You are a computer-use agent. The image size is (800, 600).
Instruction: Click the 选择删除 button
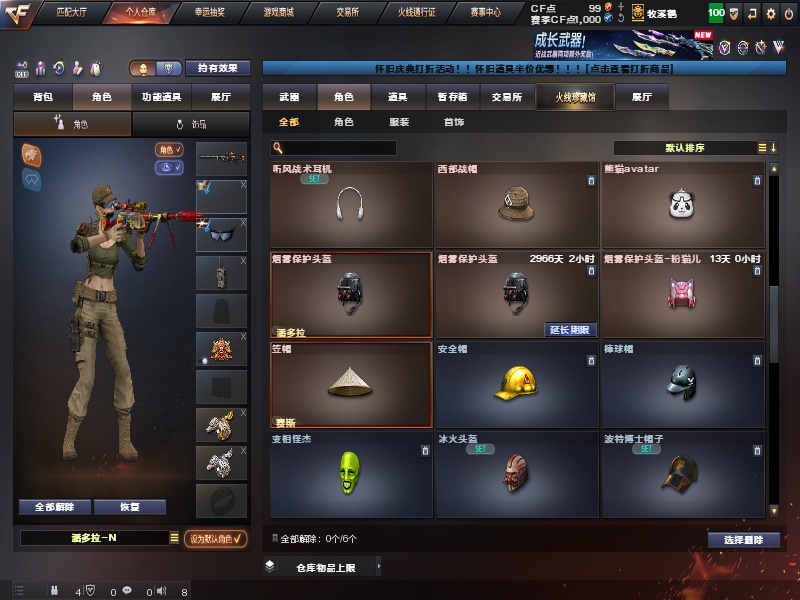743,540
